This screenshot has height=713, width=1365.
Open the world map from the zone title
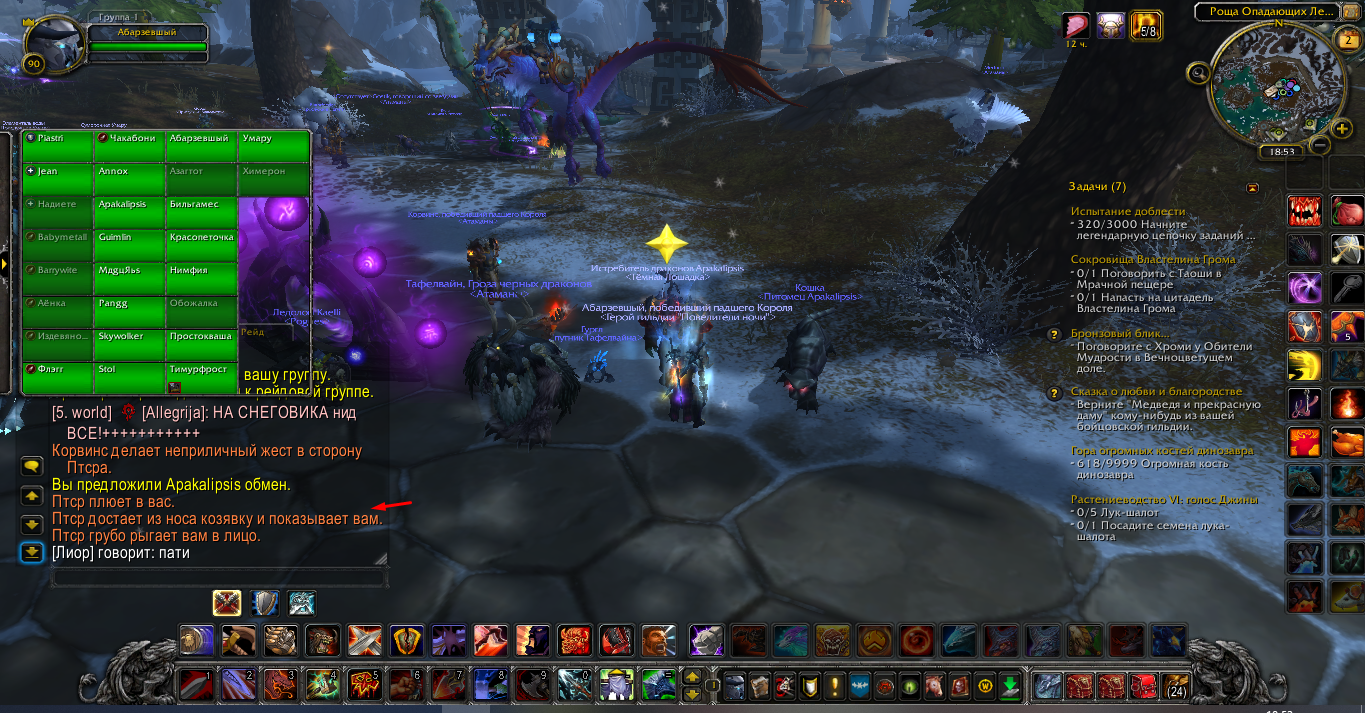click(x=1265, y=12)
